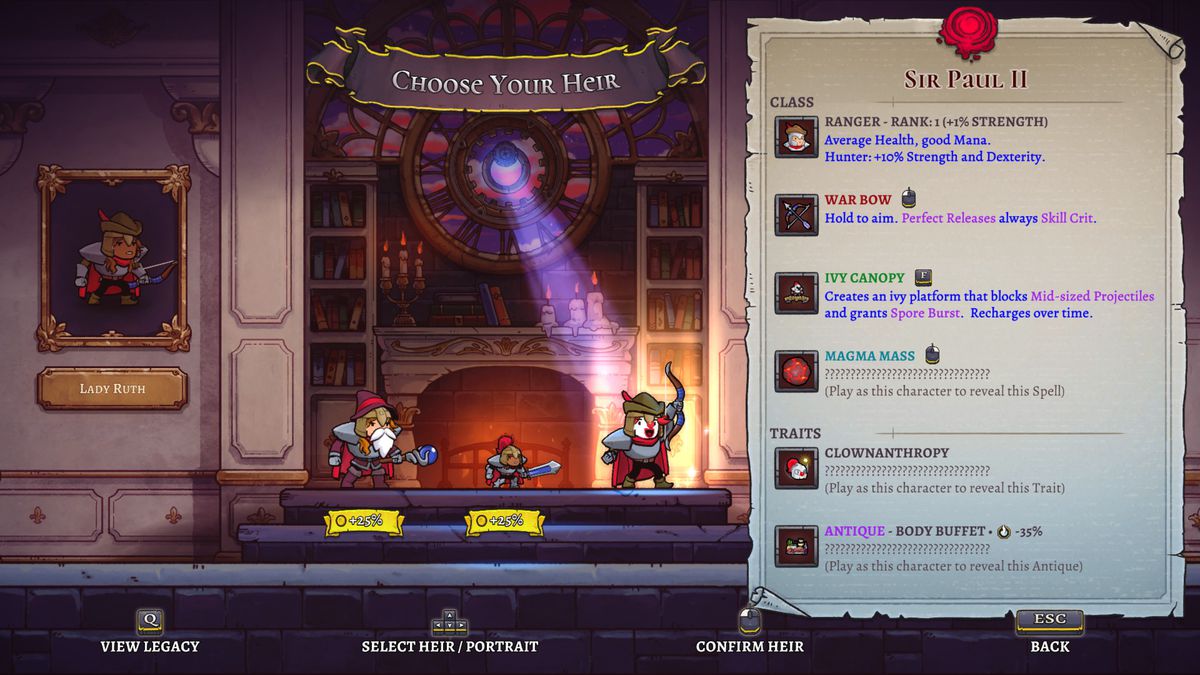This screenshot has width=1200, height=675.
Task: Confirm the selected heir
Action: (x=750, y=632)
